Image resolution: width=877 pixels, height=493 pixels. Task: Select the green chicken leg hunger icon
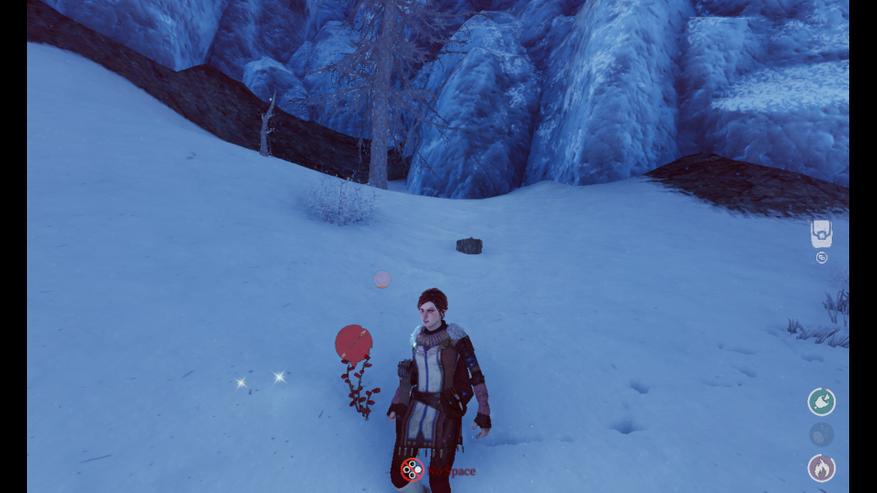(821, 402)
